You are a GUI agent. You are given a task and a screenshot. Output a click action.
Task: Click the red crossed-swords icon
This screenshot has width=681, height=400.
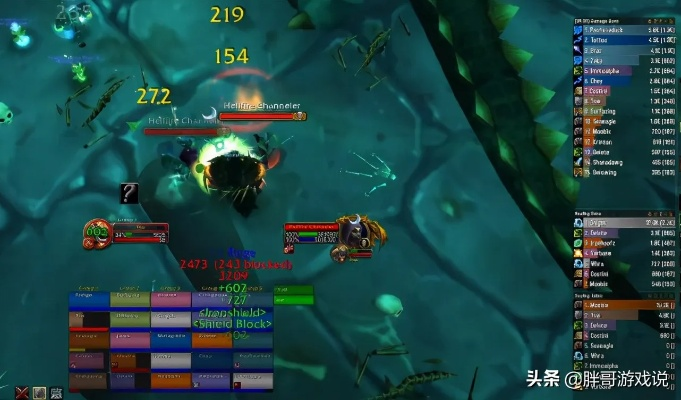[22, 392]
